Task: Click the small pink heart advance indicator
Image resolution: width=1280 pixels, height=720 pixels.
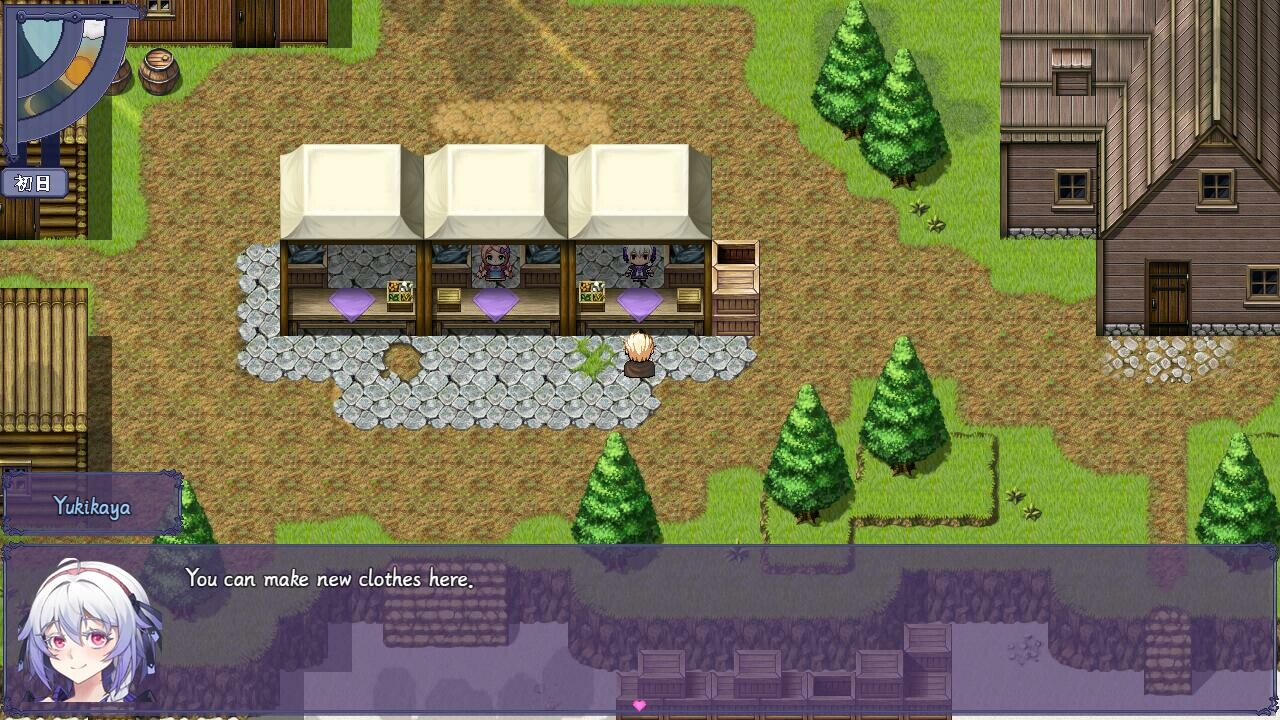Action: [639, 705]
